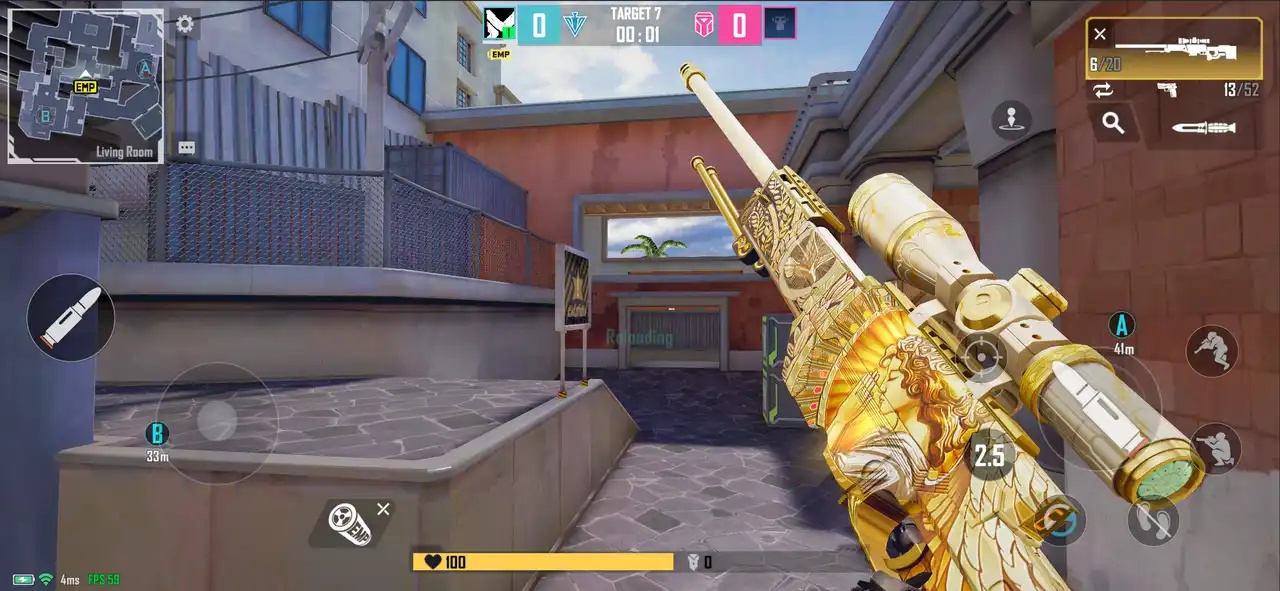The width and height of the screenshot is (1280, 591).
Task: Tap the magnifying glass inspect button
Action: pos(1113,124)
